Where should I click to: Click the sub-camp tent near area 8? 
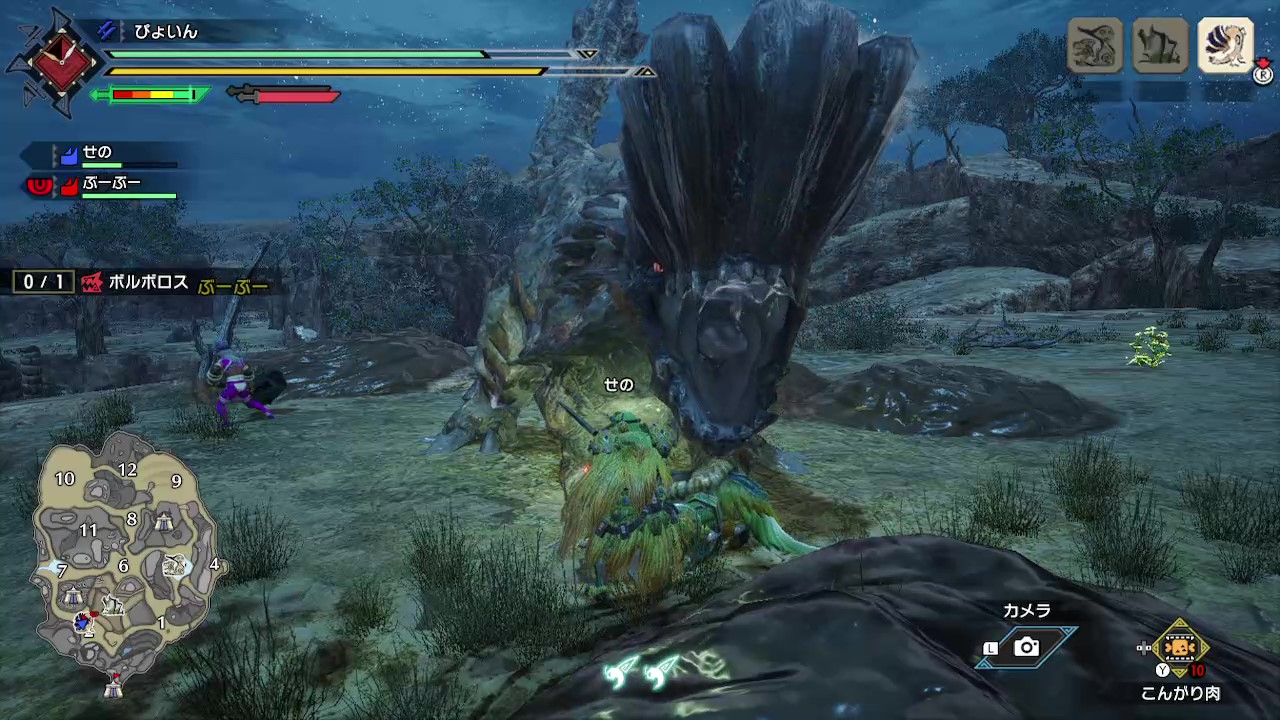click(x=165, y=520)
